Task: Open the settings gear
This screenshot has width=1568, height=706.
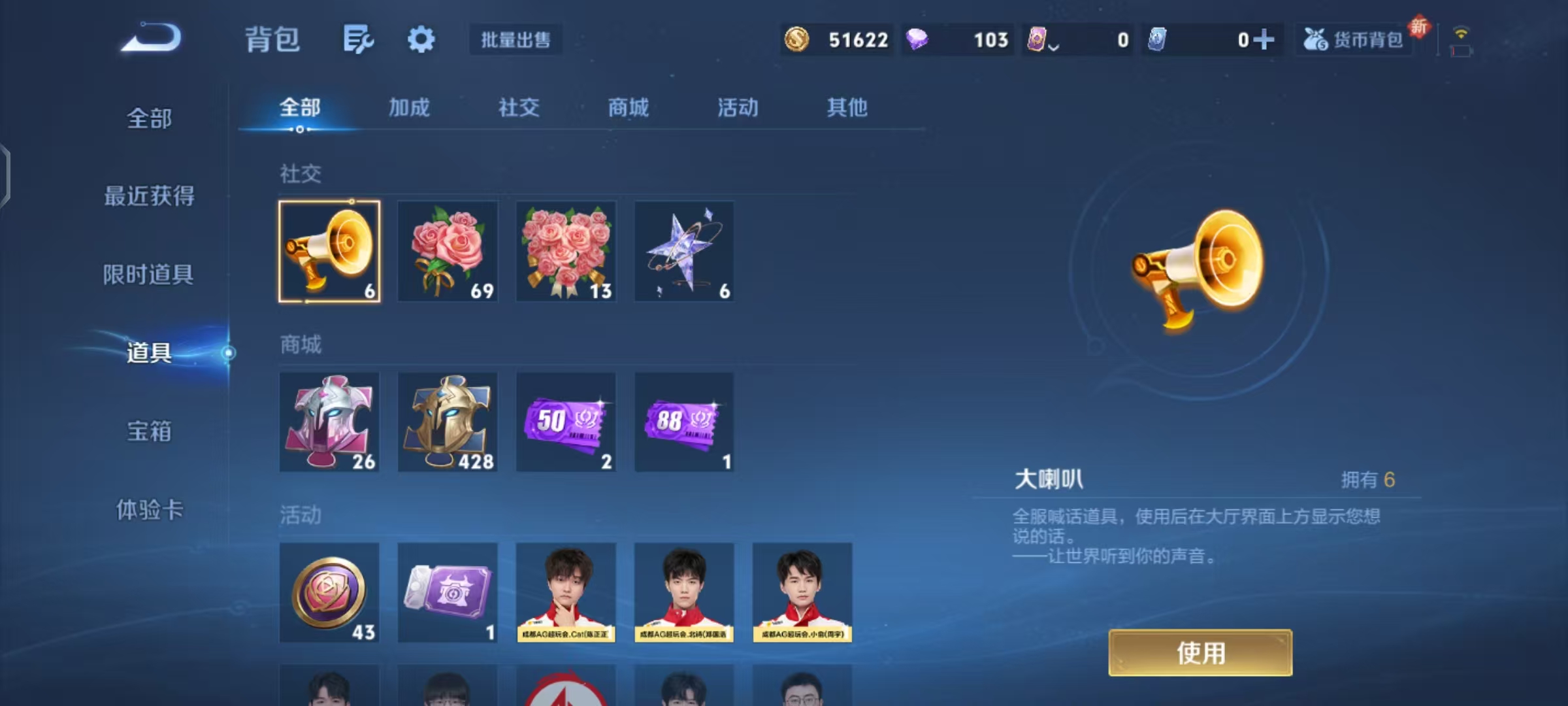Action: [x=421, y=39]
